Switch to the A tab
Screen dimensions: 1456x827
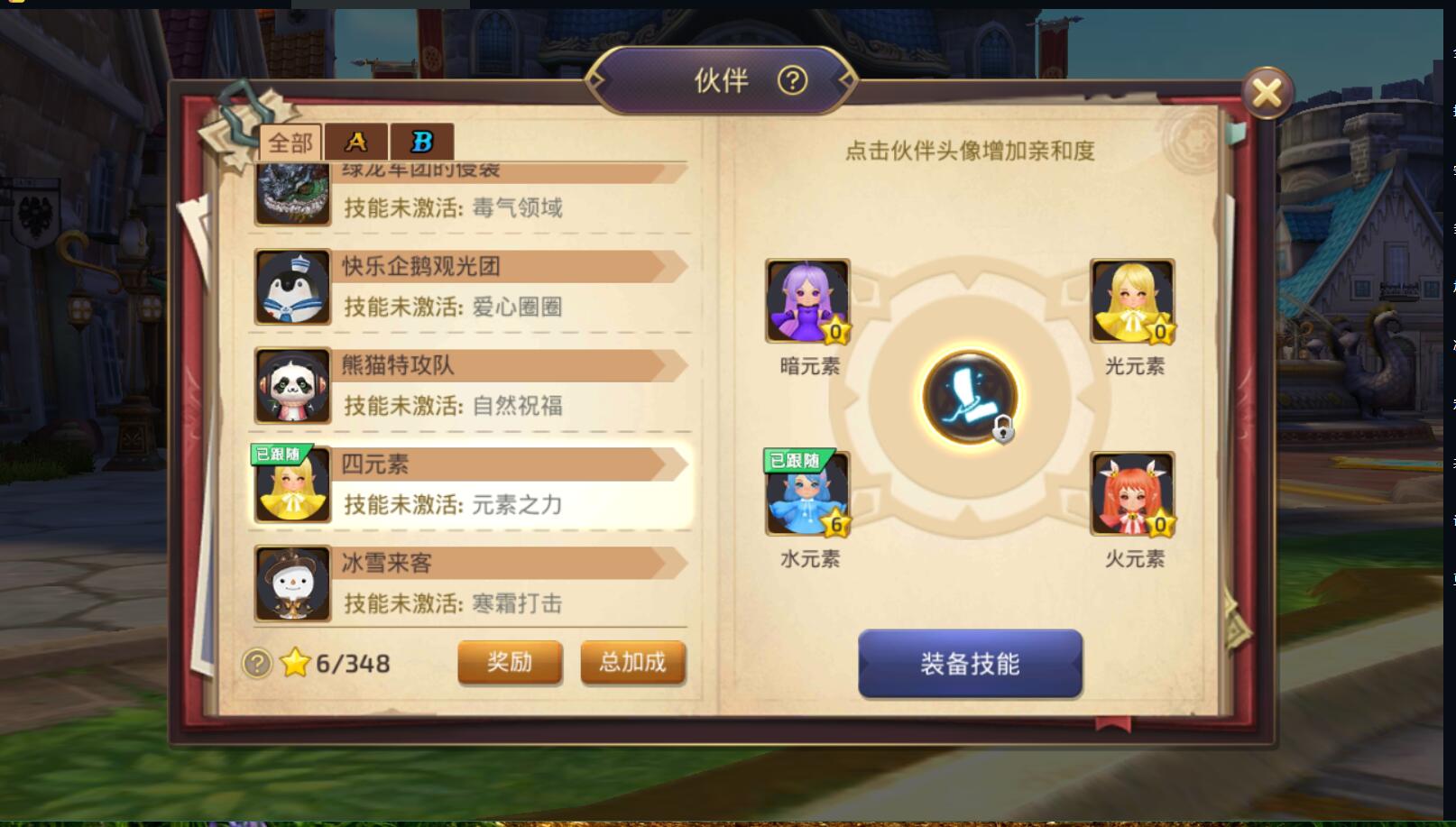356,141
